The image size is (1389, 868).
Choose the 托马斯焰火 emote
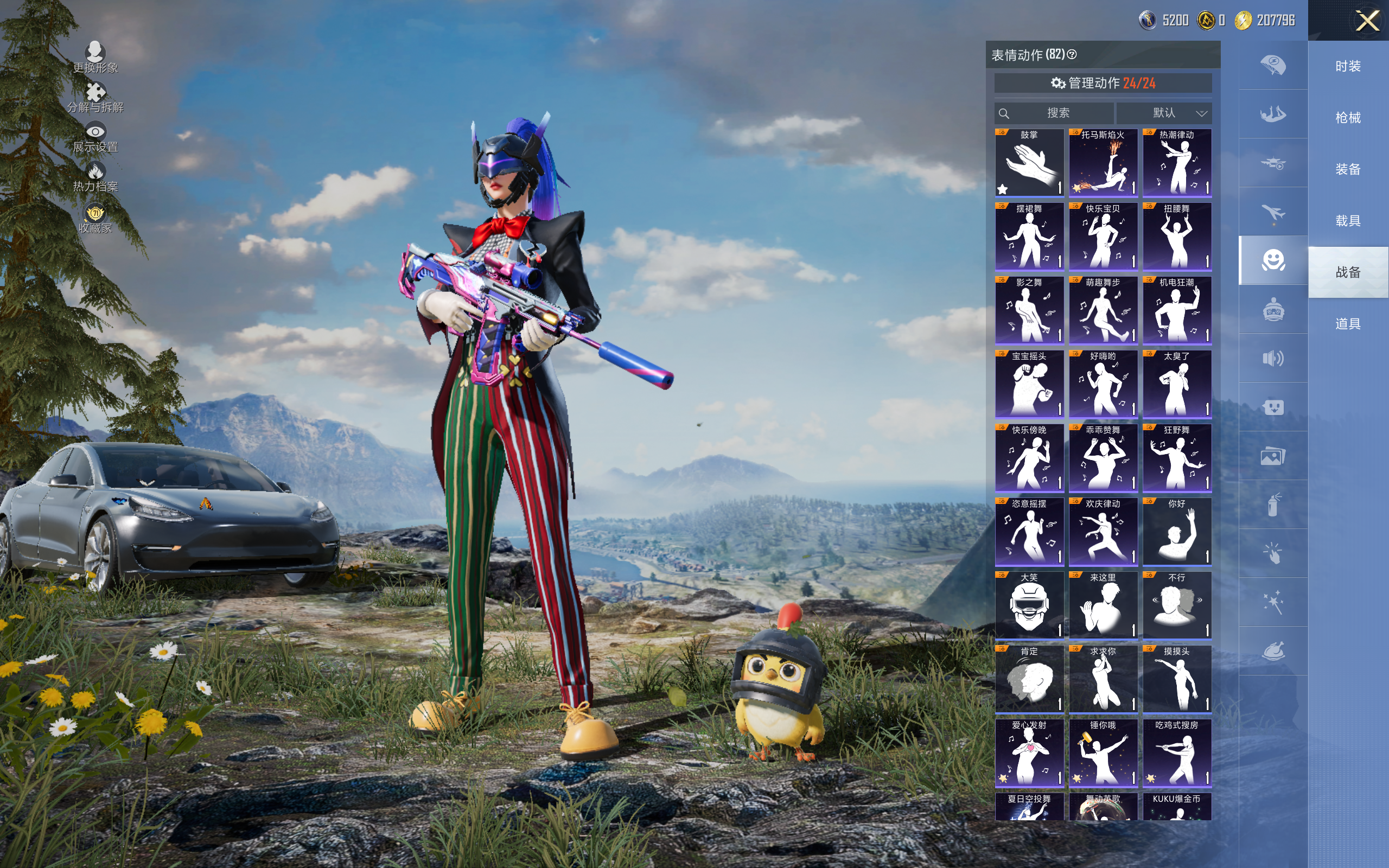click(x=1103, y=163)
